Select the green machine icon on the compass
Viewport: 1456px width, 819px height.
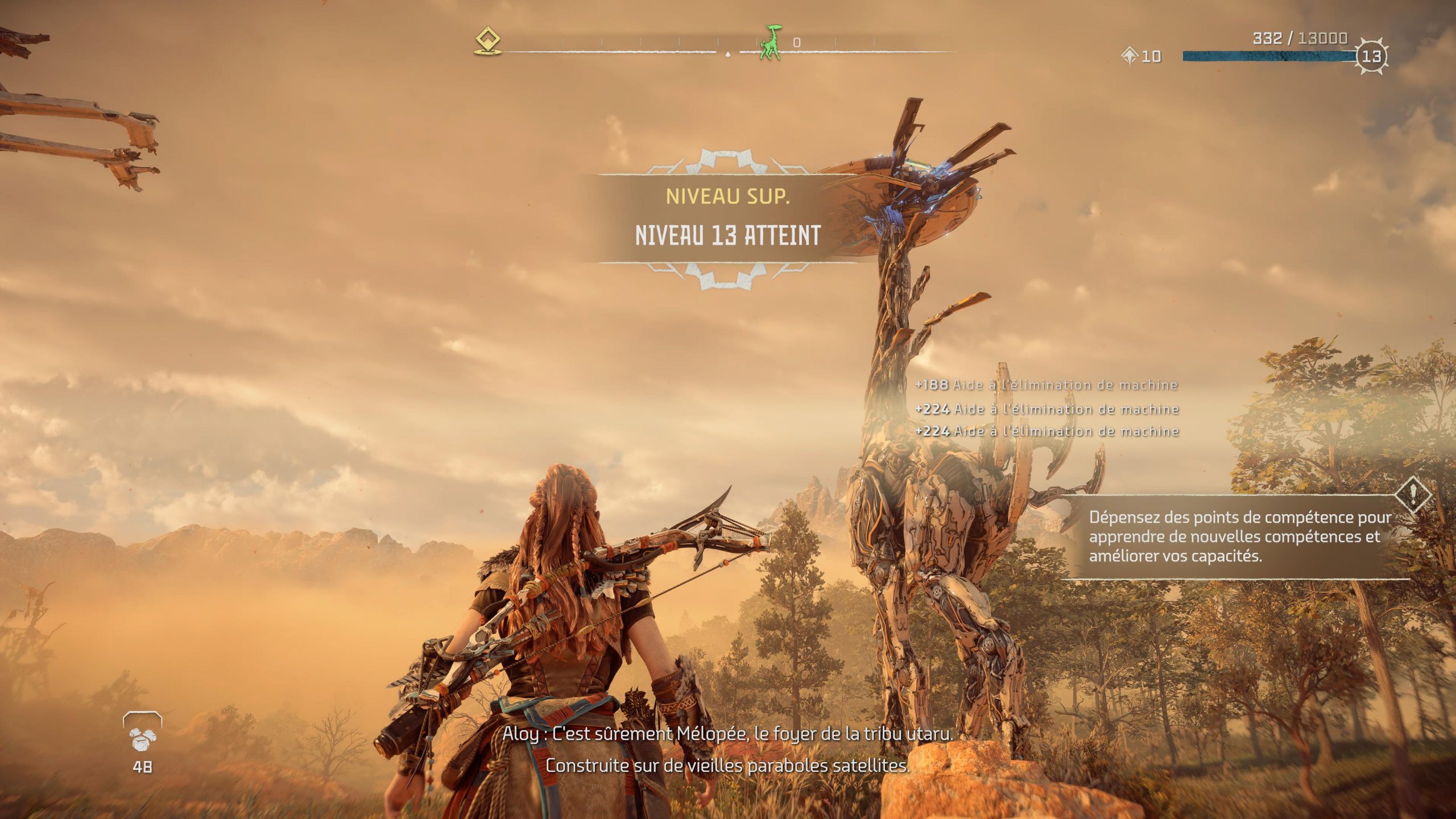tap(771, 43)
